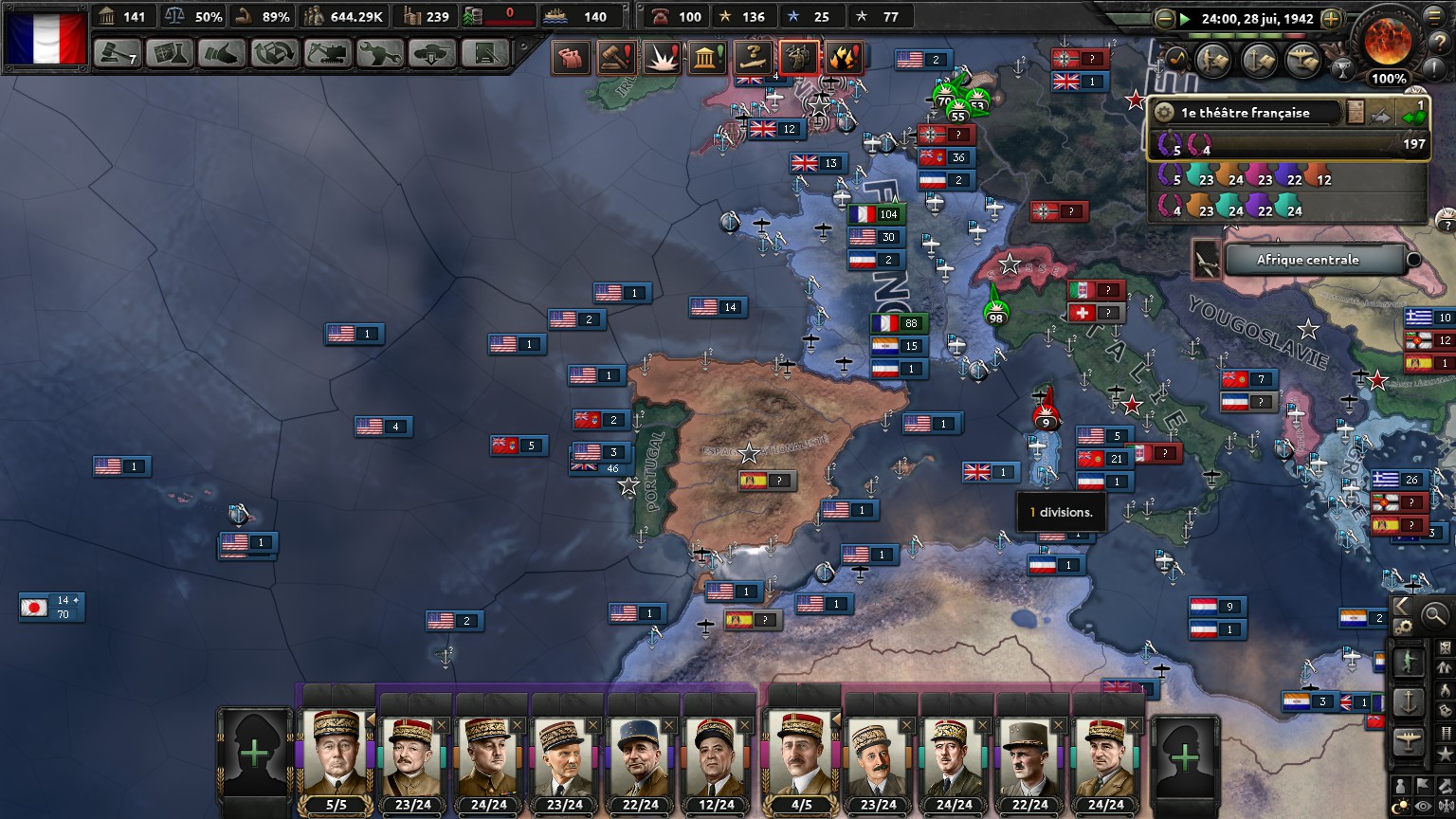Decrease game speed with minus button

click(1165, 19)
